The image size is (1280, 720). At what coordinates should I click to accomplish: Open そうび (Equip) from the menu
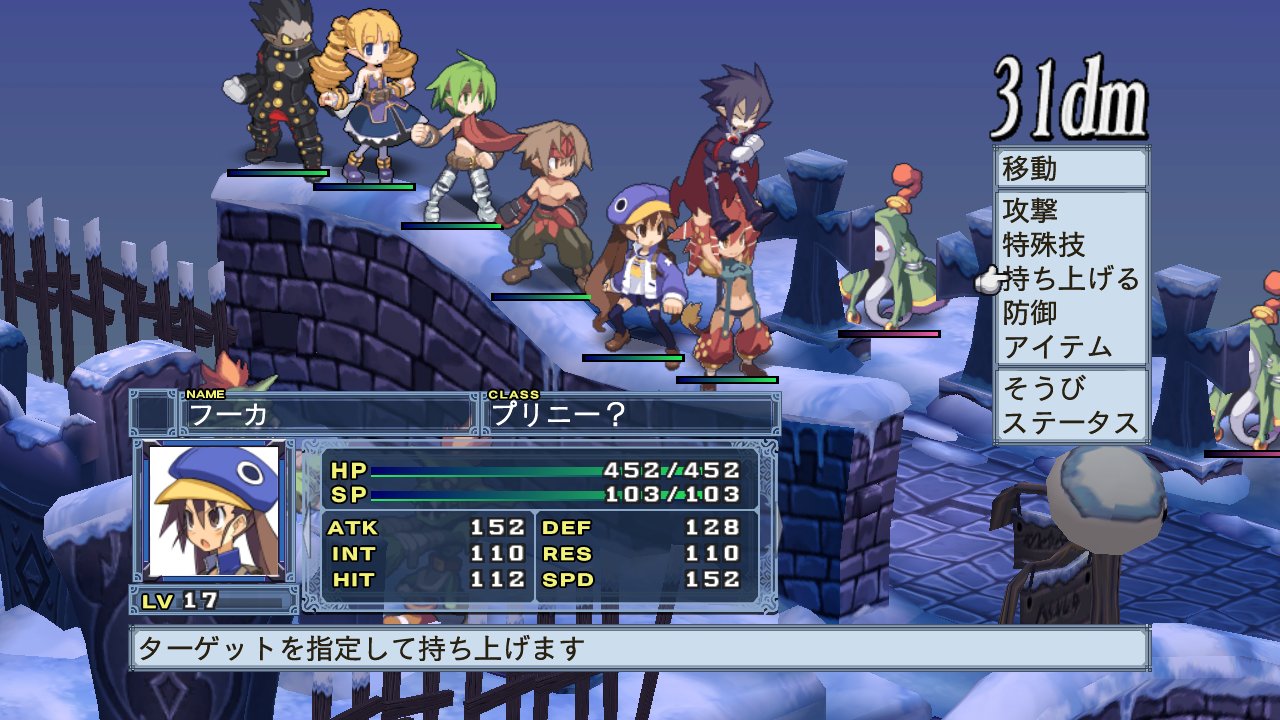click(x=1044, y=388)
